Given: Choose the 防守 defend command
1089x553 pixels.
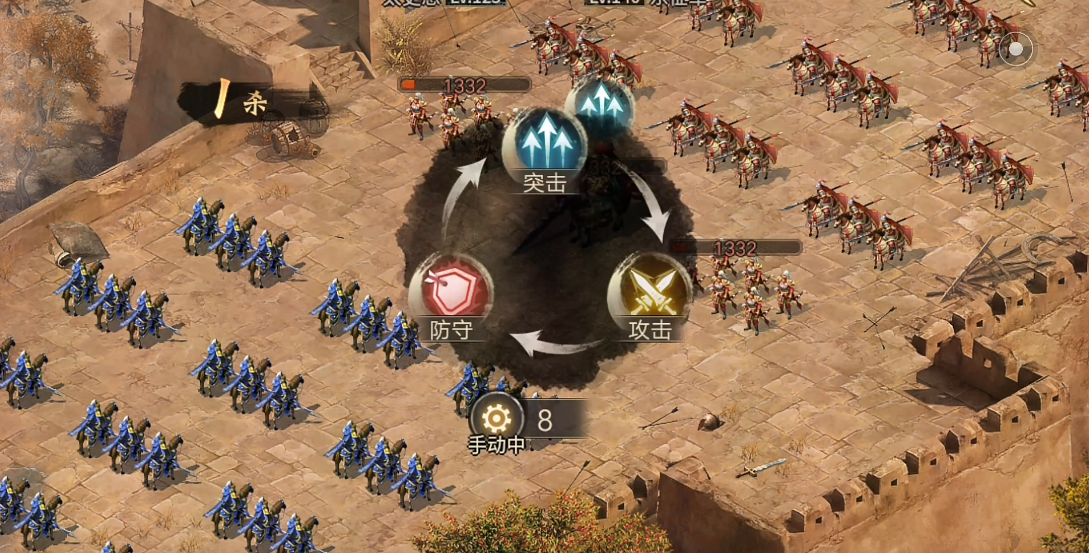Looking at the screenshot, I should coord(451,294).
